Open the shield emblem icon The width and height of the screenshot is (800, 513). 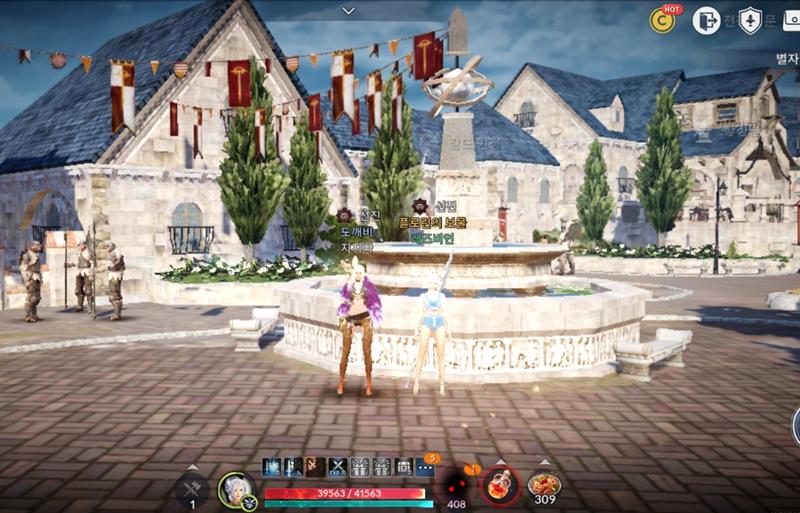tap(749, 20)
